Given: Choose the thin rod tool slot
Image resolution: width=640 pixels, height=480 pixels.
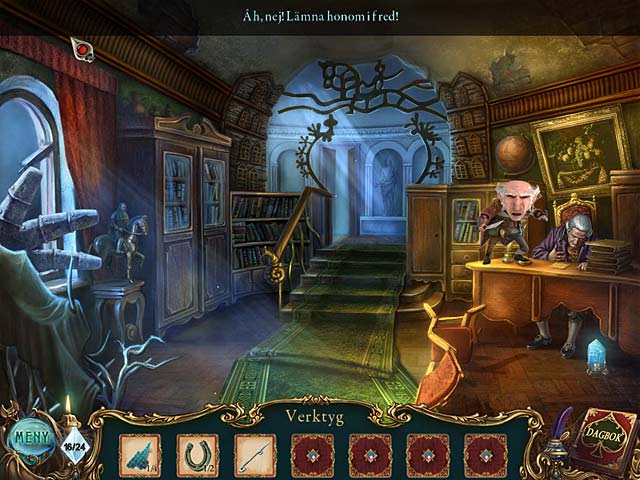Looking at the screenshot, I should [x=255, y=454].
